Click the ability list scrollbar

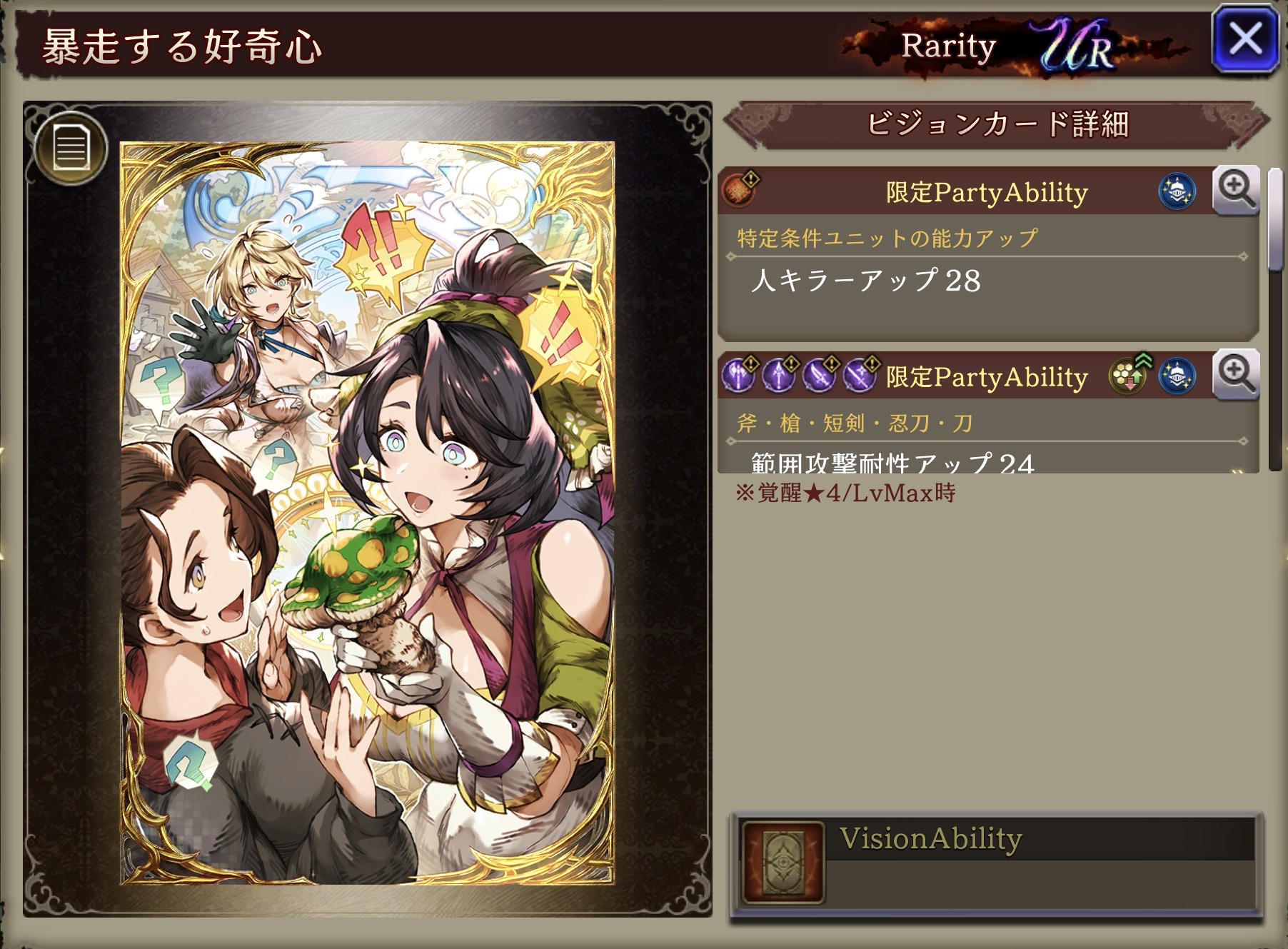[x=1274, y=221]
